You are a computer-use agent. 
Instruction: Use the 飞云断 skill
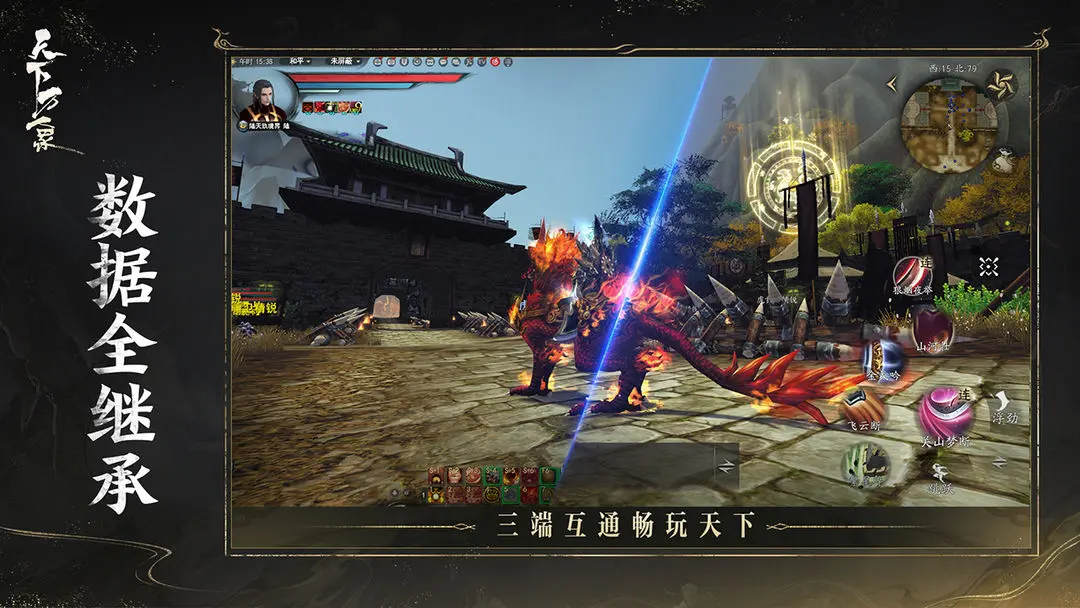coord(862,407)
